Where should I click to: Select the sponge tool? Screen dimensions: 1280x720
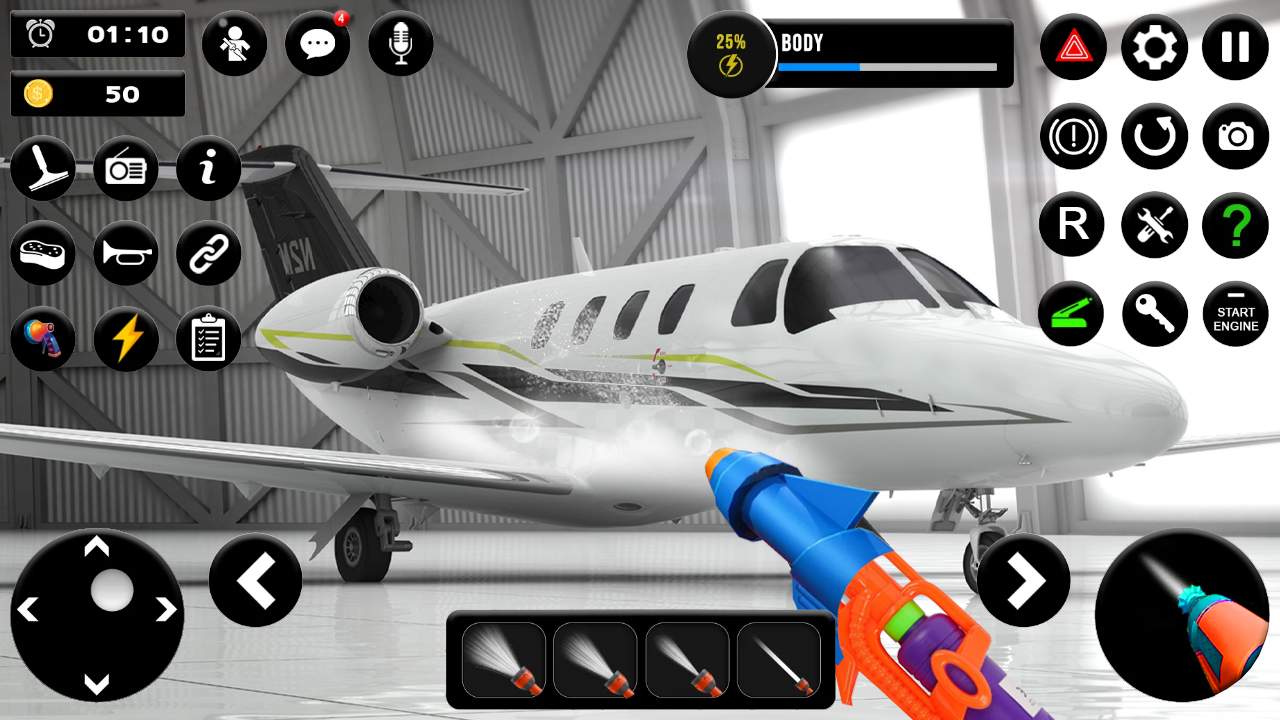click(43, 255)
